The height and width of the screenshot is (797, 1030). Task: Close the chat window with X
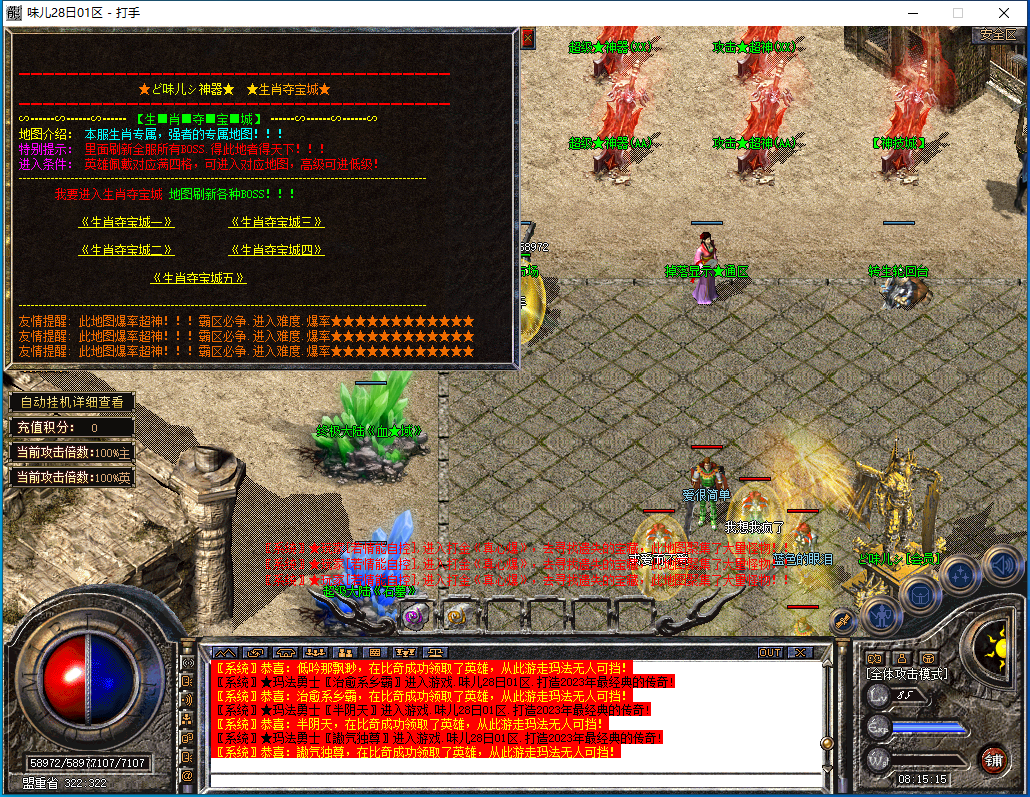pos(799,652)
